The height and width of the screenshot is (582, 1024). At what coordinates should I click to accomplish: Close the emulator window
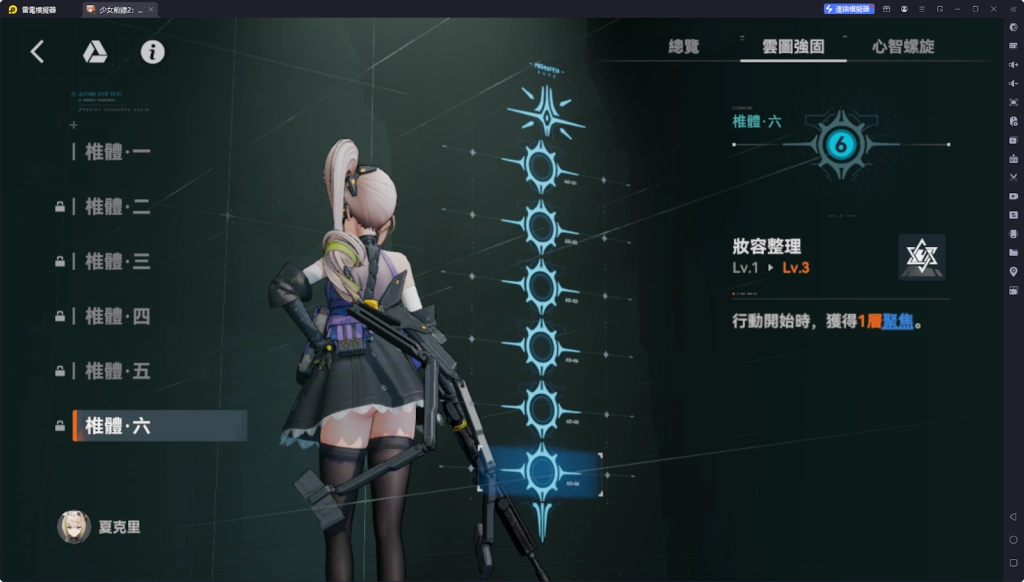pos(993,9)
